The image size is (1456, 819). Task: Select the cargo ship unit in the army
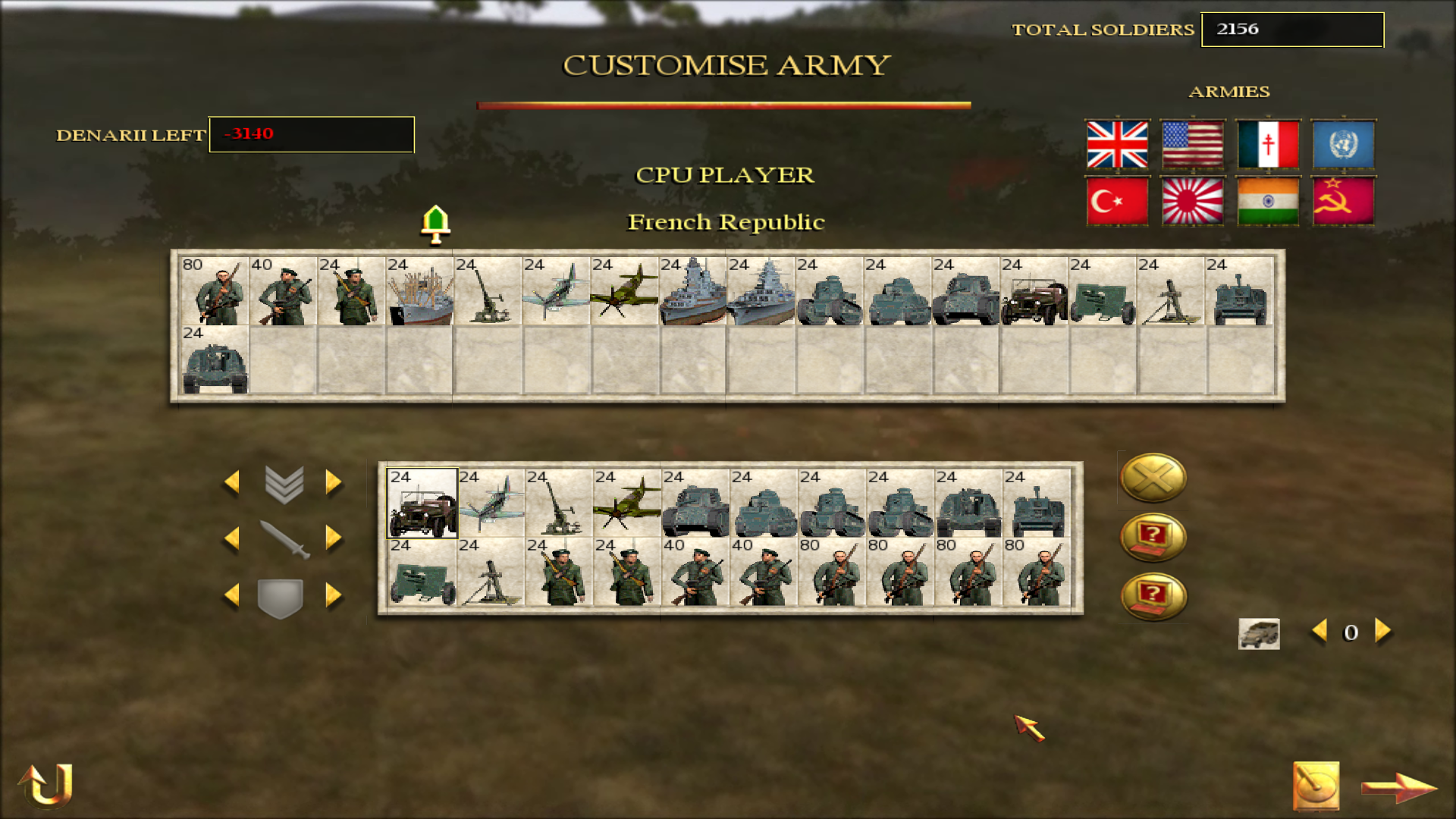click(419, 292)
